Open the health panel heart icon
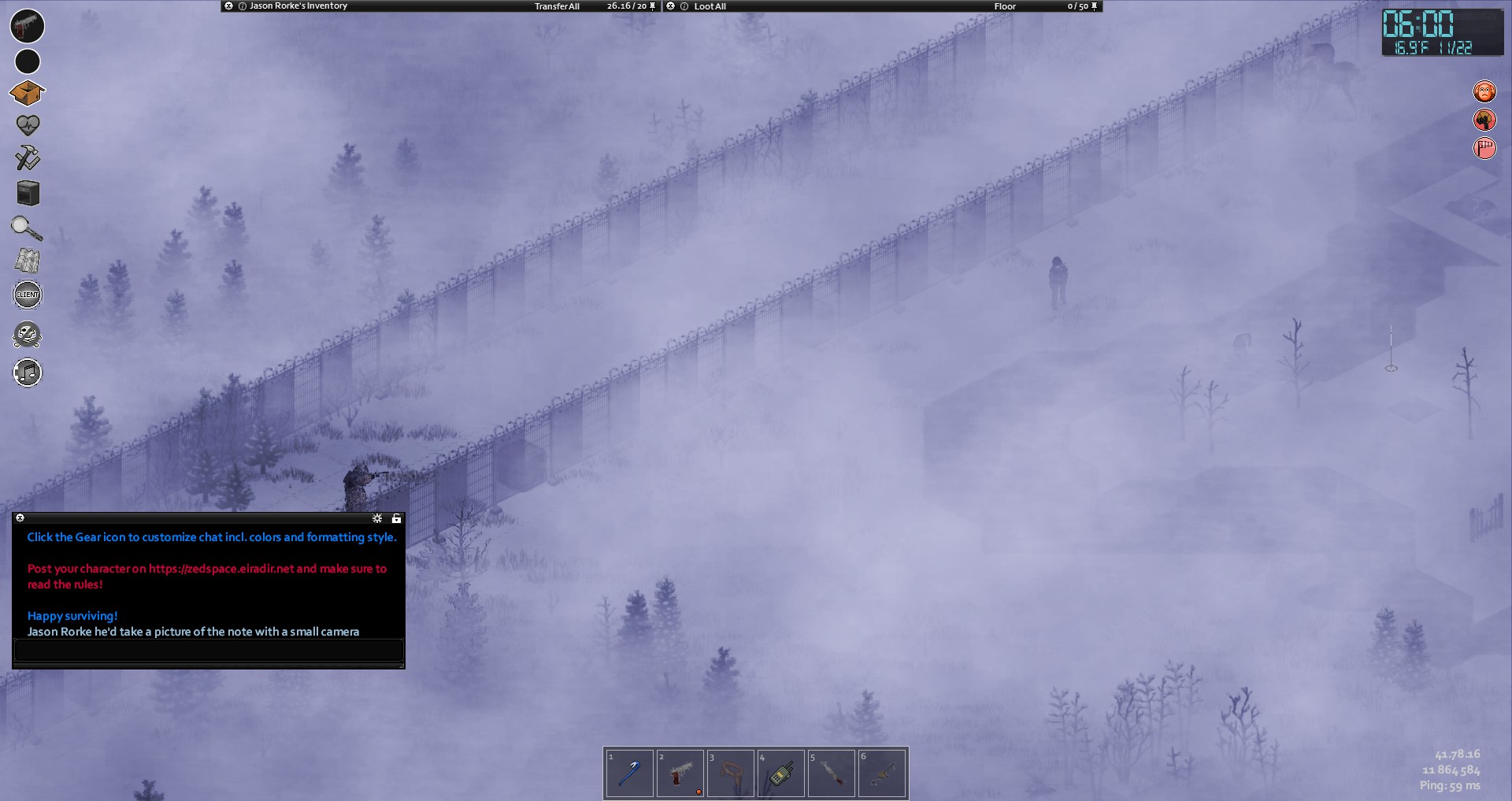The image size is (1512, 801). click(28, 125)
